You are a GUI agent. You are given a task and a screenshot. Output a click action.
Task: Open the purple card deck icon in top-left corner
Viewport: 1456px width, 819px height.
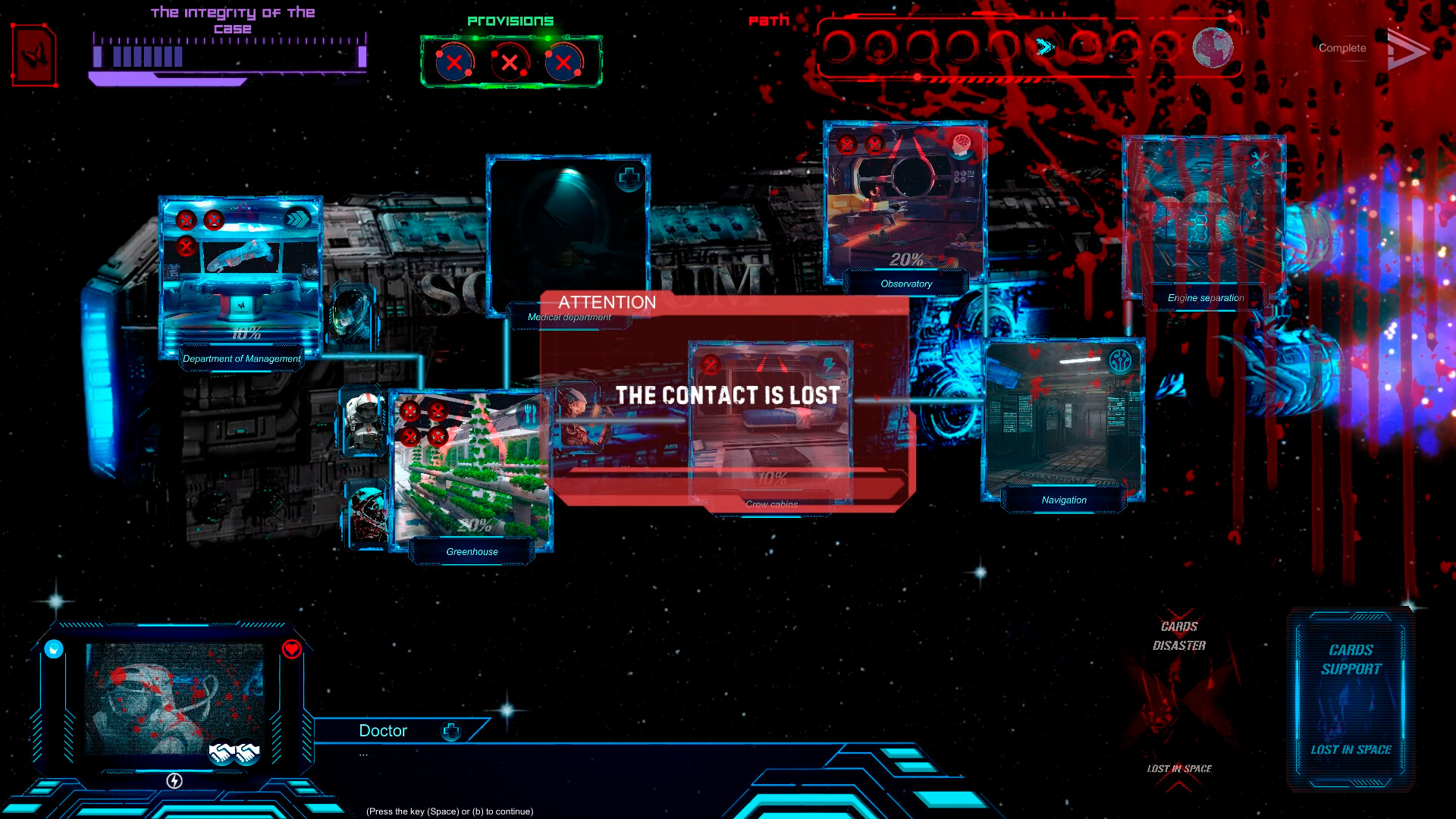point(33,56)
